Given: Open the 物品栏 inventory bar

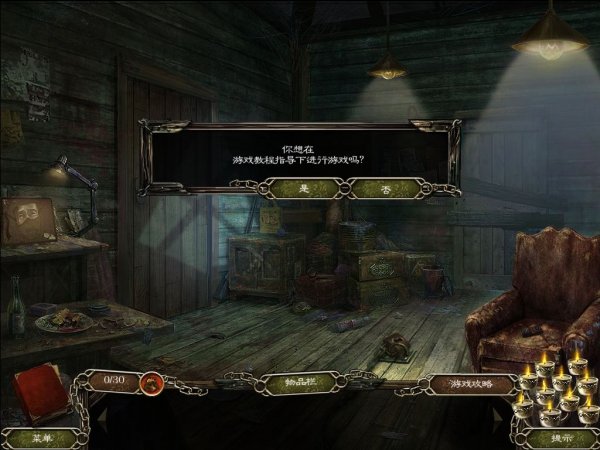Looking at the screenshot, I should (x=299, y=382).
